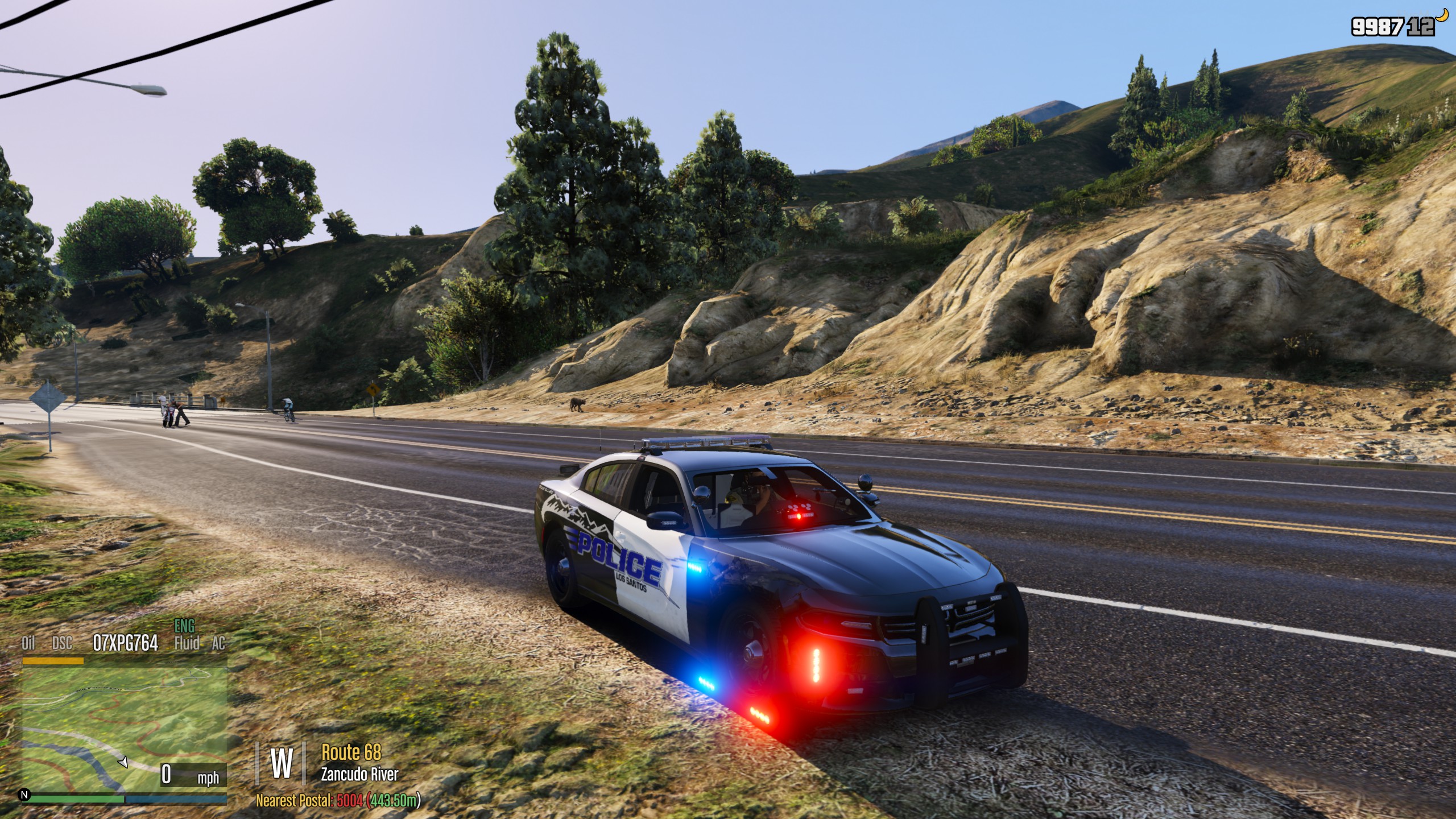Select the green ENG engine indicator

pyautogui.click(x=184, y=627)
